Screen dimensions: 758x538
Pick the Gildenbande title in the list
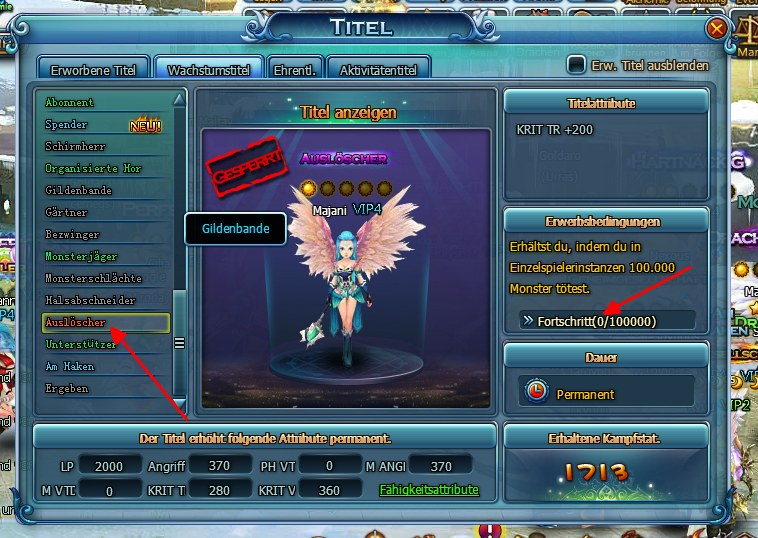coord(78,190)
